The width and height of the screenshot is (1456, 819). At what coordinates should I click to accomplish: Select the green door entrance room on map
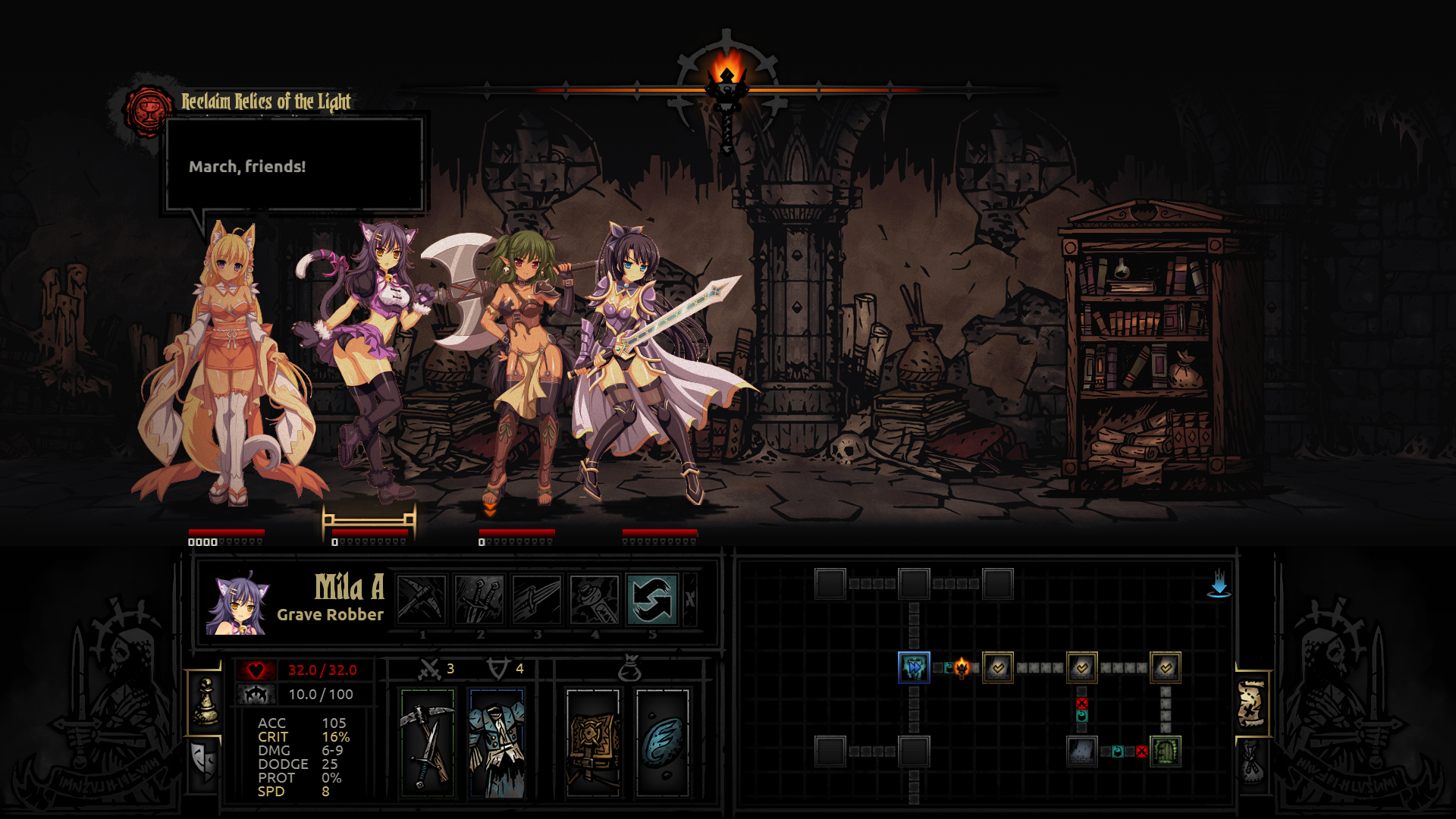pos(1166,752)
